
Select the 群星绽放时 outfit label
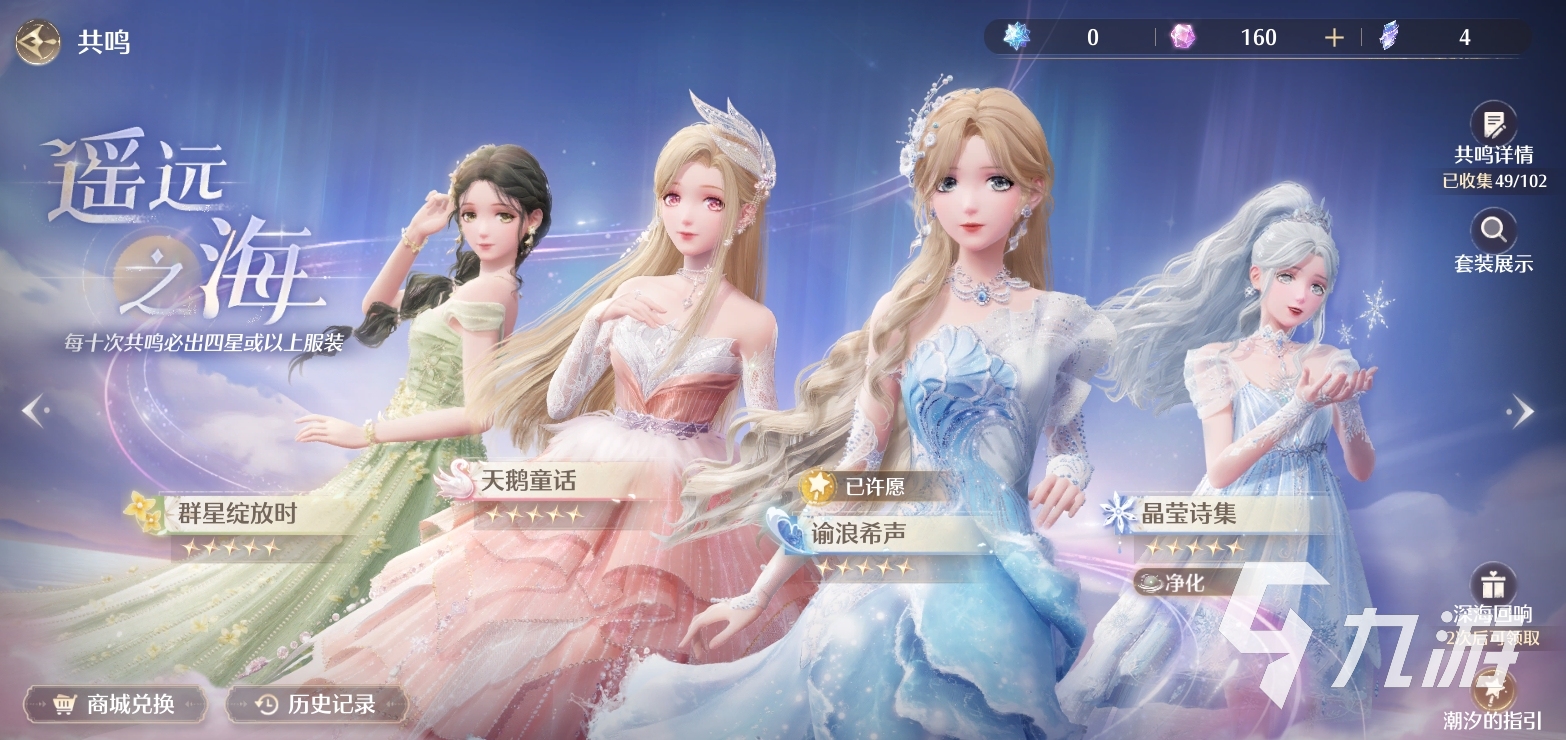[236, 514]
